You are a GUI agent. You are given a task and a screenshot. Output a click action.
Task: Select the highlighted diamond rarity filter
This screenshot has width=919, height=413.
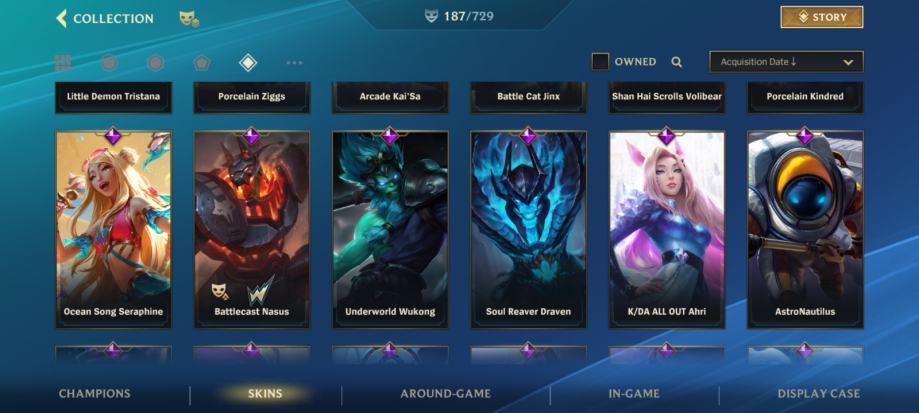coord(248,63)
